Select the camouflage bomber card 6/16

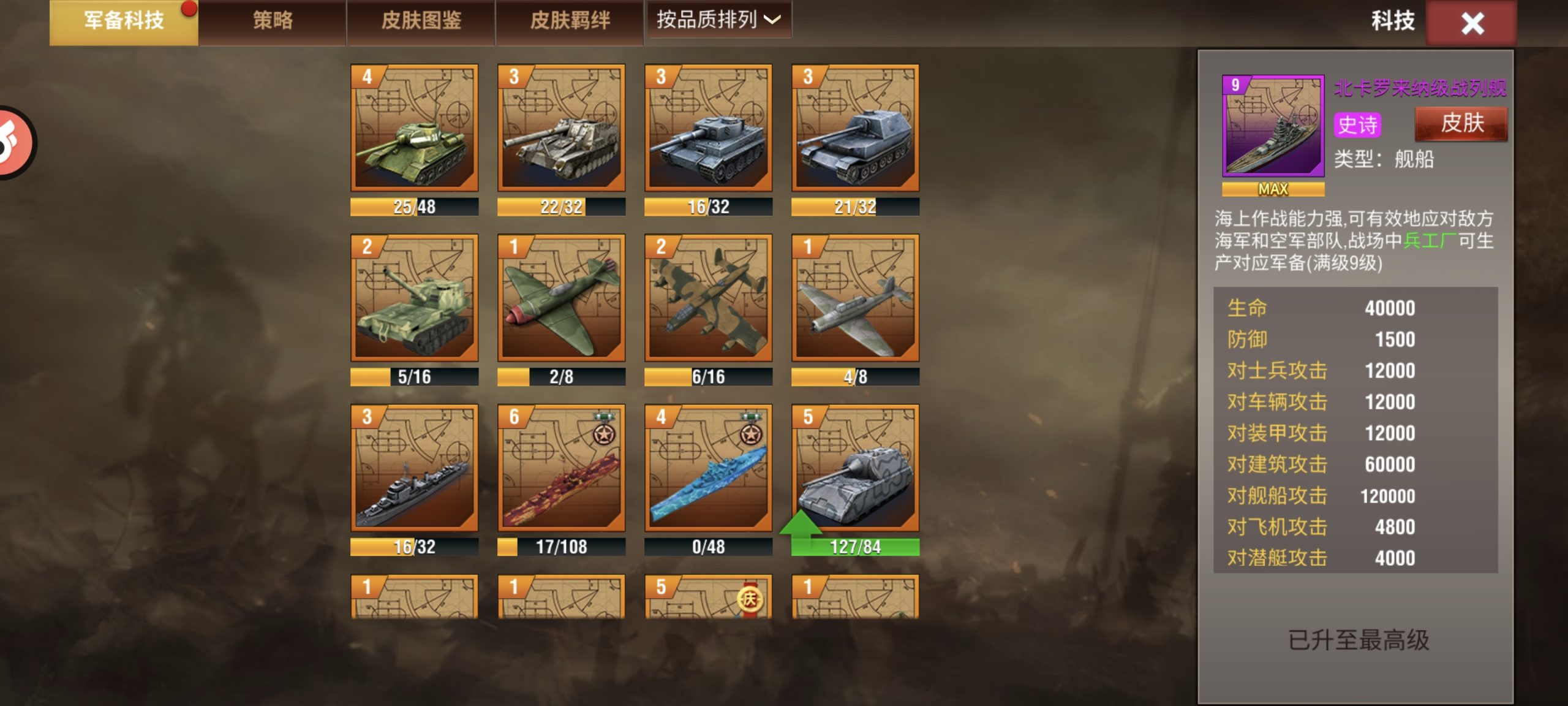pos(708,298)
